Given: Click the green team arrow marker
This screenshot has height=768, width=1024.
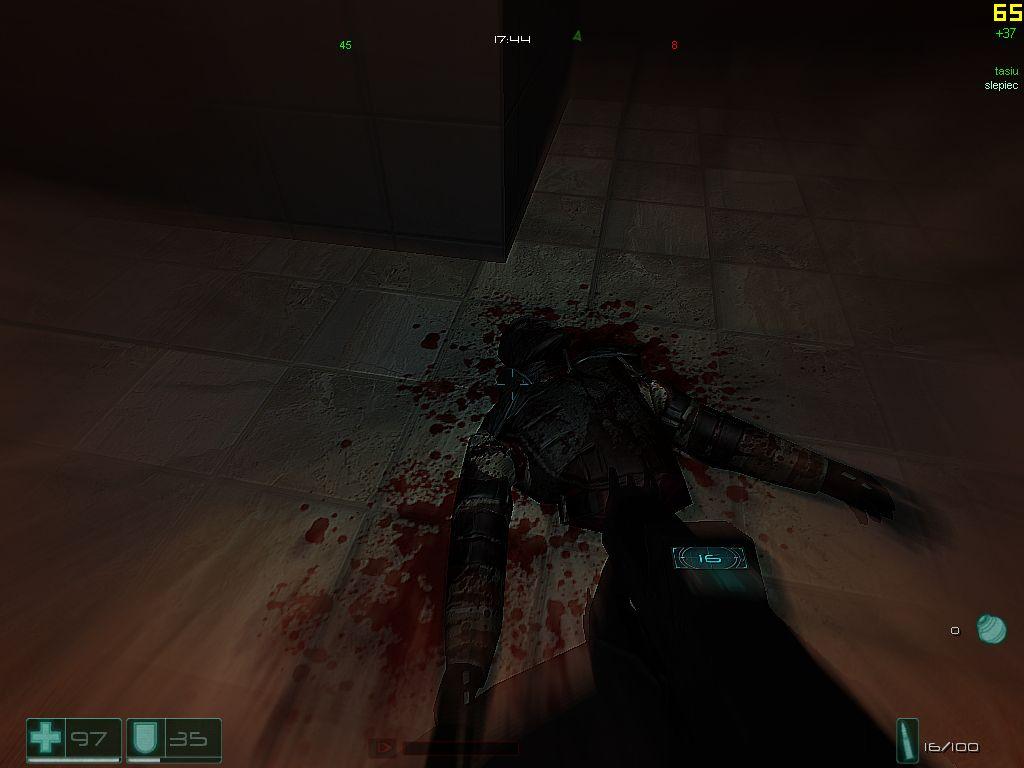Looking at the screenshot, I should (x=577, y=36).
